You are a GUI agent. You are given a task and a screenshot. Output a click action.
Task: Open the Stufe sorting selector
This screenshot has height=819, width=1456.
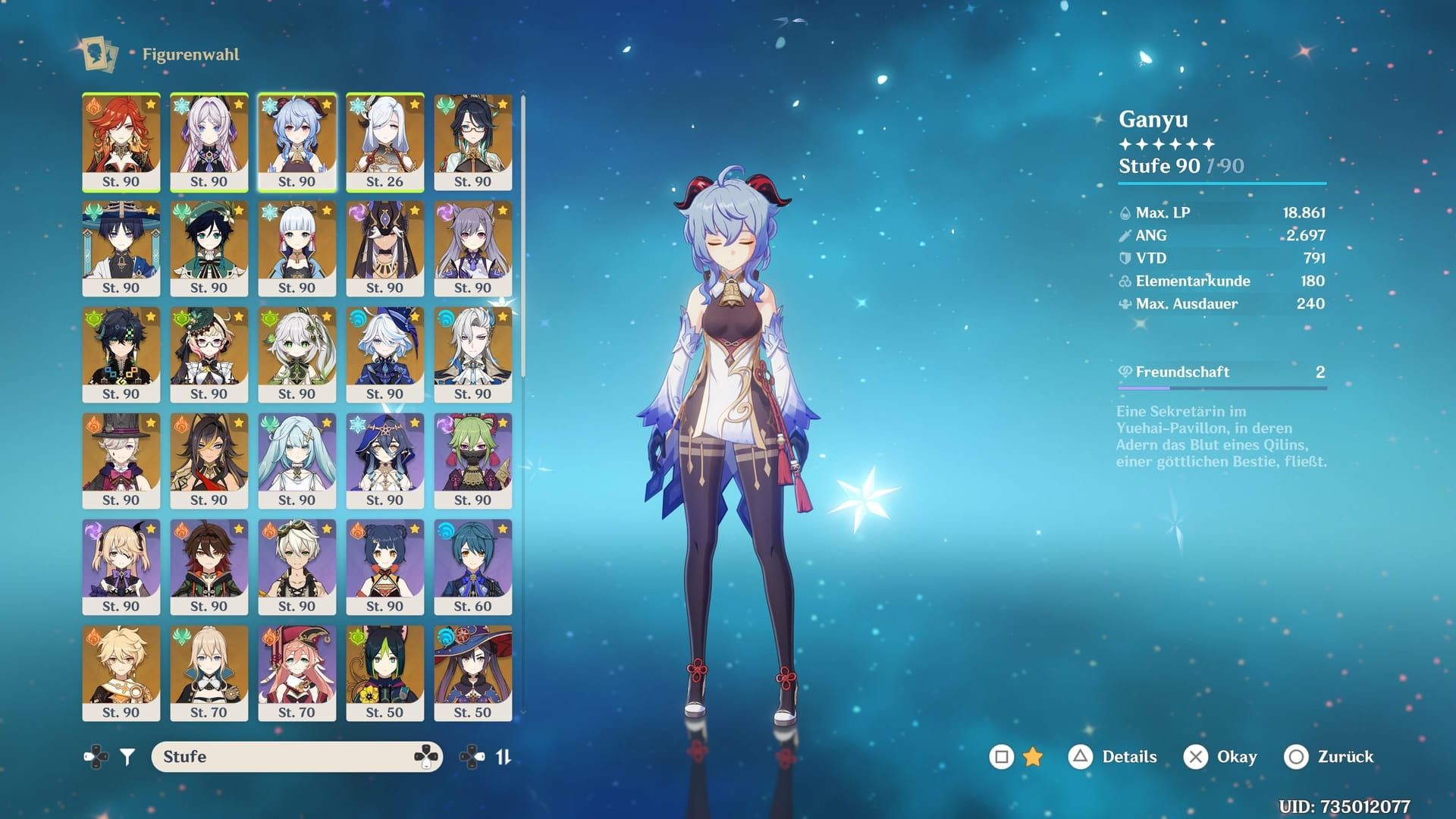(x=296, y=756)
